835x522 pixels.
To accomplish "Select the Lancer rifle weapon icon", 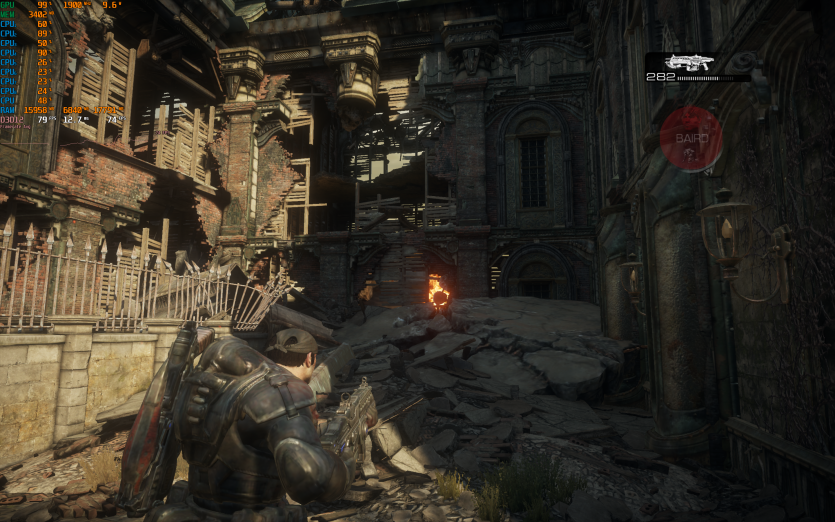I will click(x=690, y=62).
